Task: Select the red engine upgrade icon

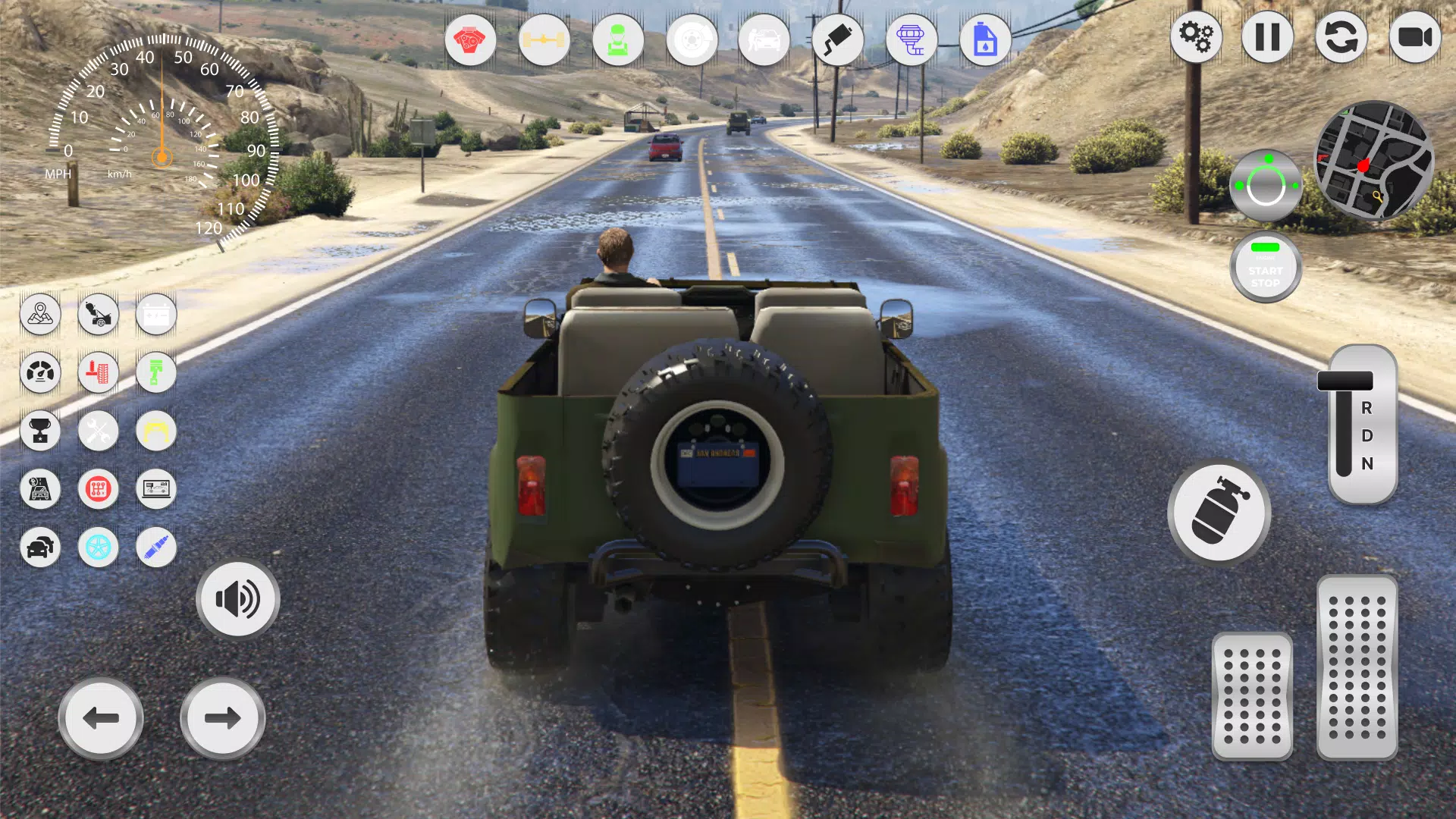Action: [472, 40]
